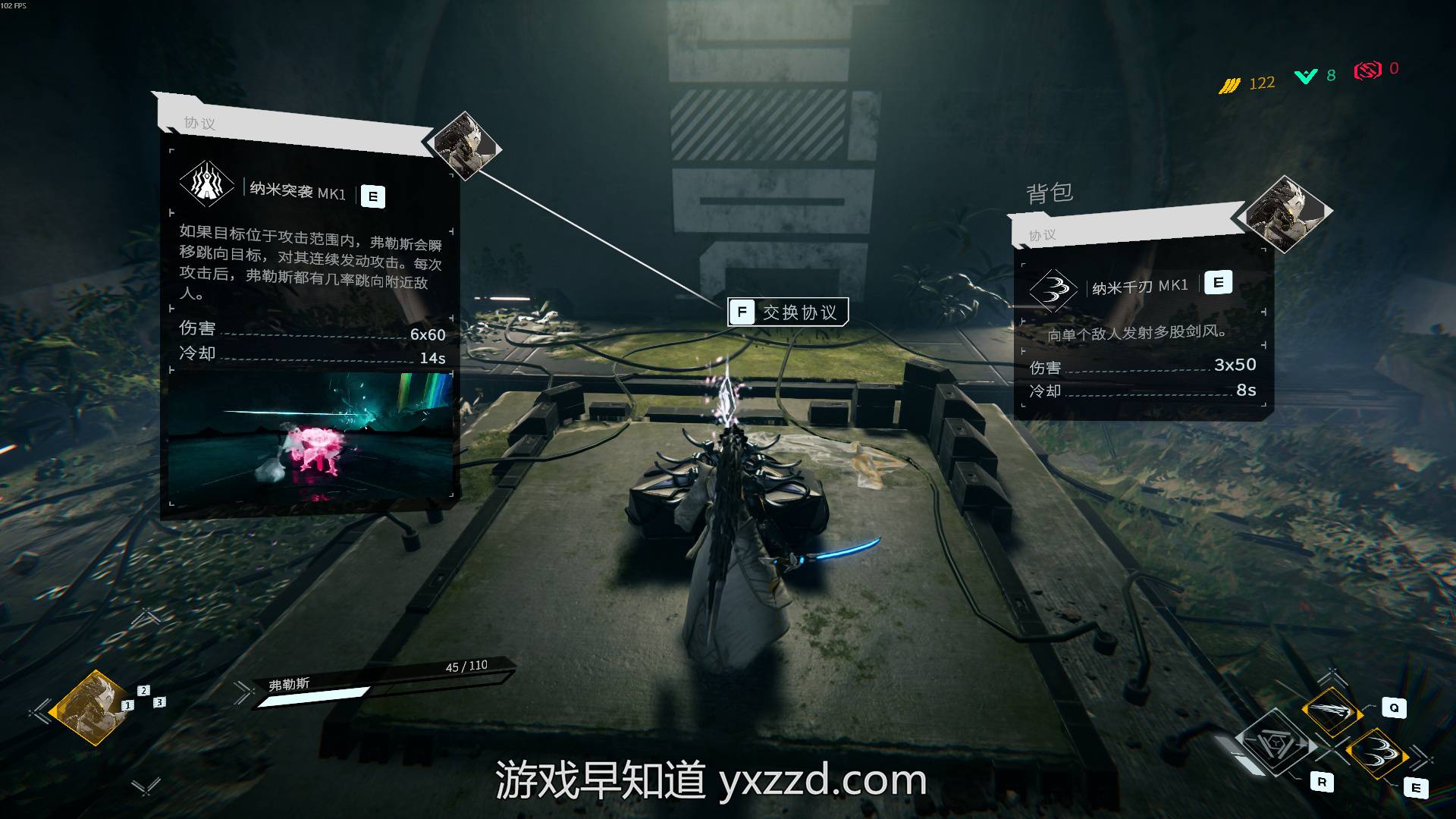Activate the E slot triple-blade skill icon
The width and height of the screenshot is (1456, 819).
click(x=1376, y=753)
